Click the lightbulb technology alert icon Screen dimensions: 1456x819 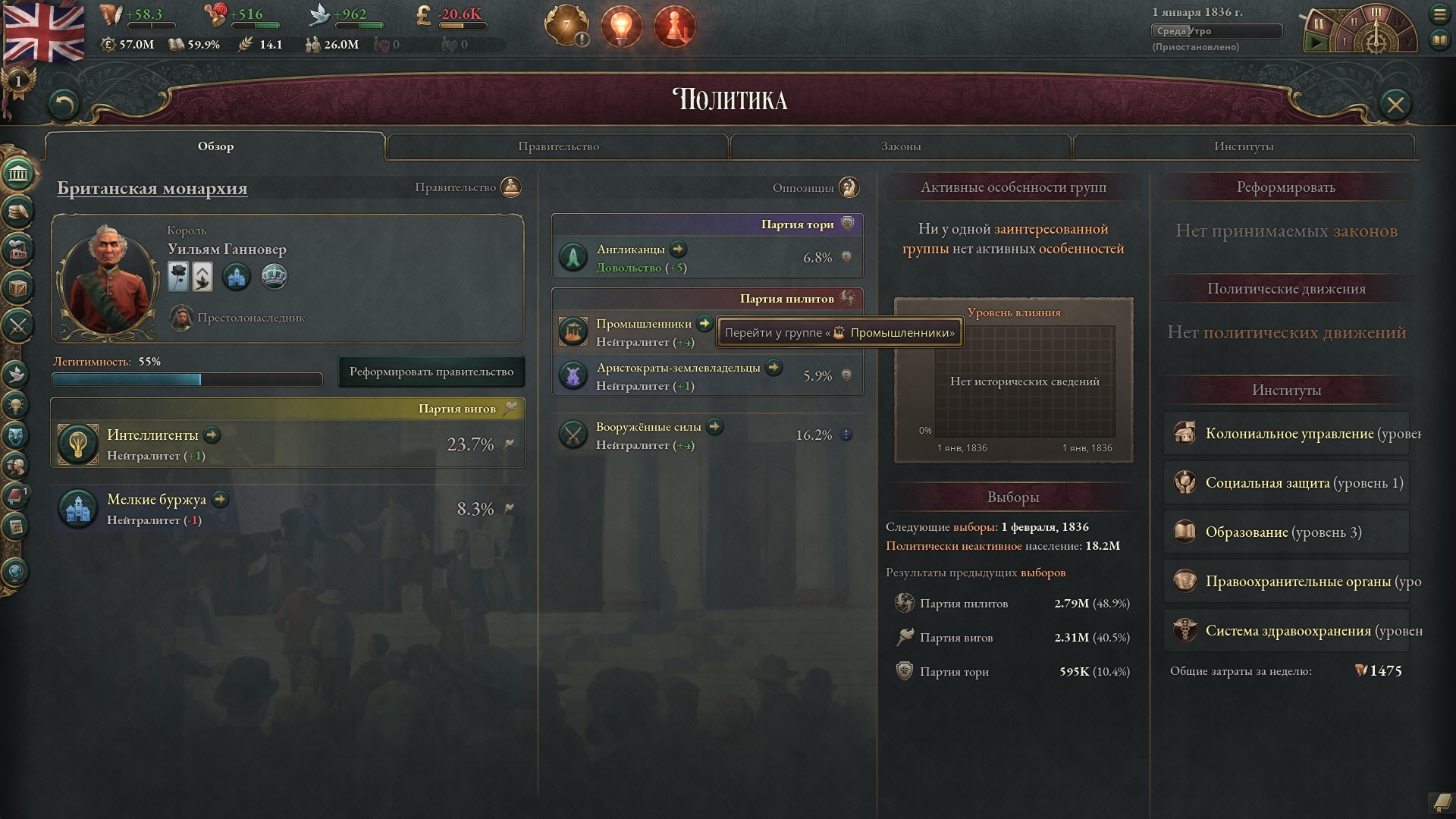click(x=621, y=27)
